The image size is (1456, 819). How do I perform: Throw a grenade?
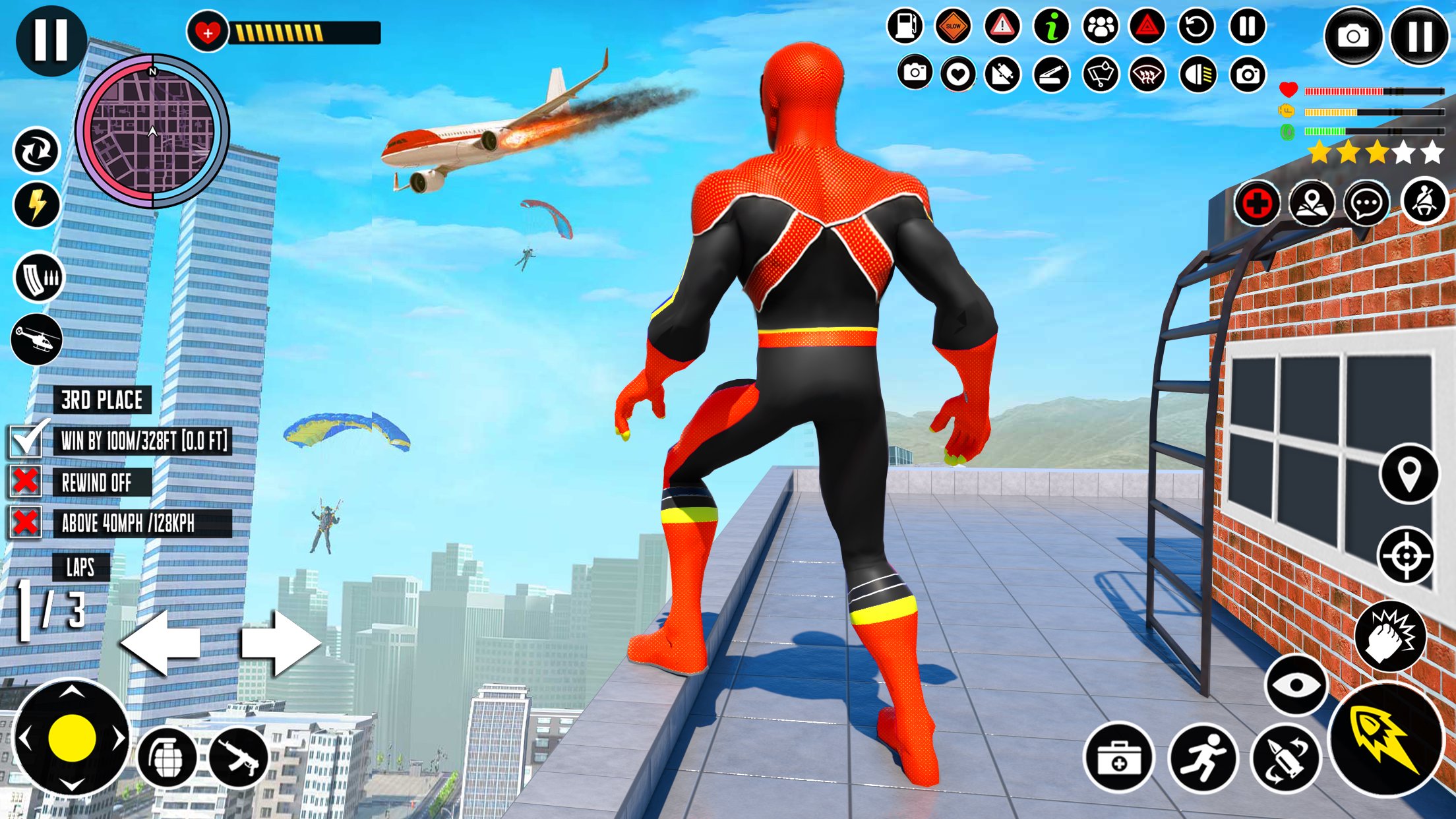(x=167, y=757)
